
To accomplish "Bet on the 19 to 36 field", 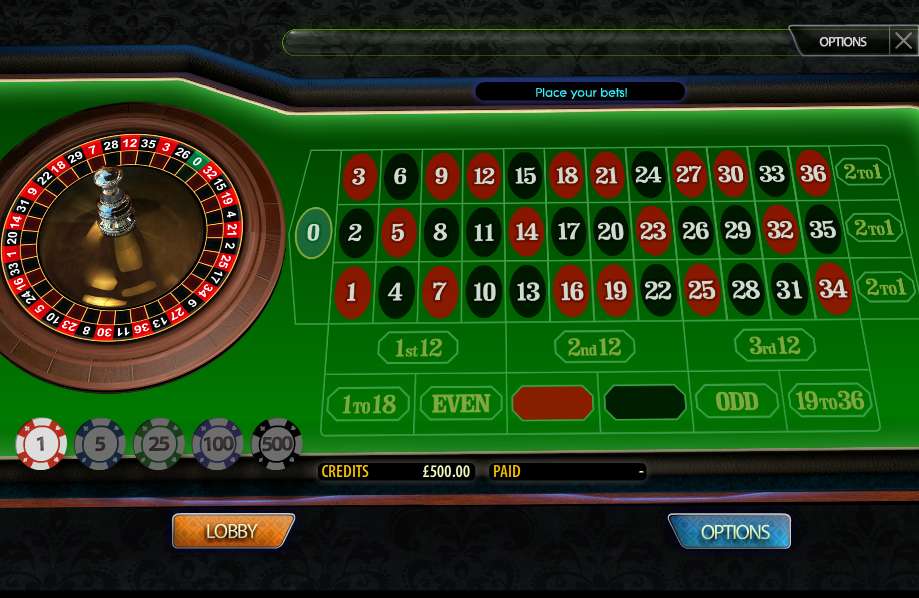I will coord(830,401).
